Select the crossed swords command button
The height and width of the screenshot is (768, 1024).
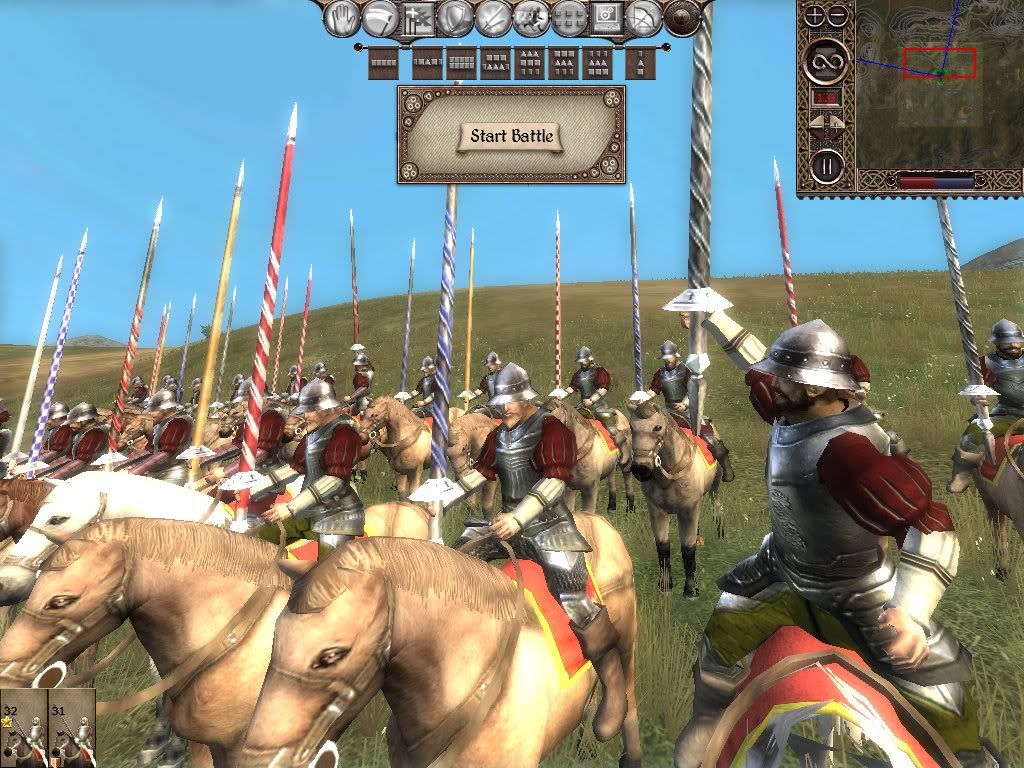point(494,17)
